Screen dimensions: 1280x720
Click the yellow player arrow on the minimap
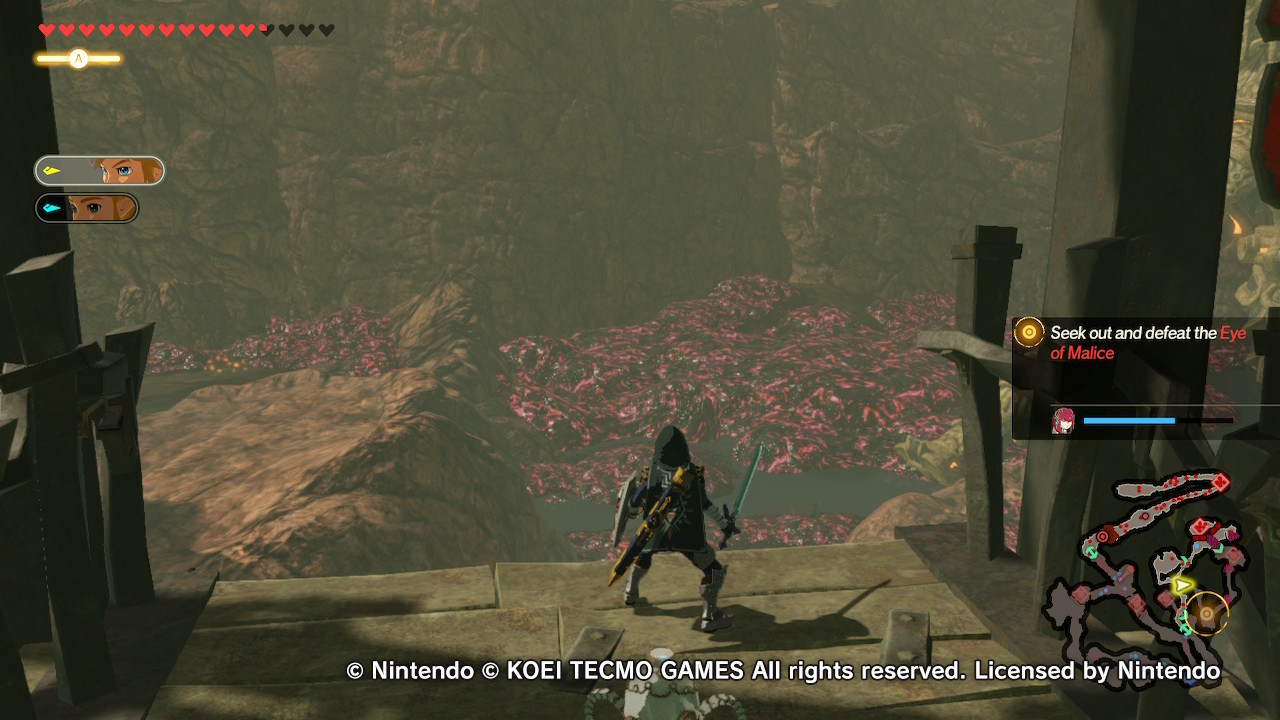pyautogui.click(x=1182, y=584)
